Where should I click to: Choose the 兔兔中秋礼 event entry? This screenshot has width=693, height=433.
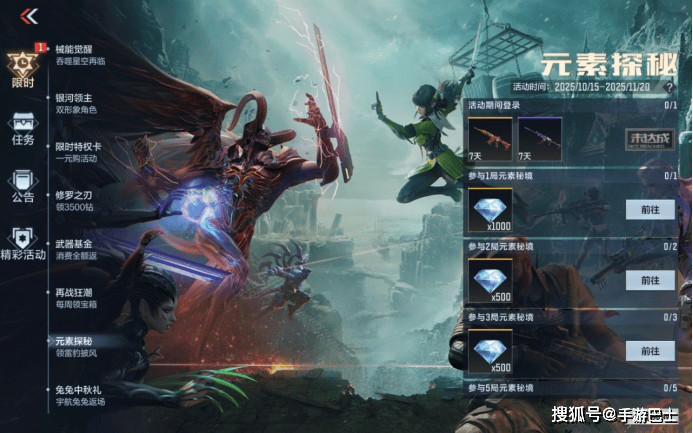coord(80,395)
